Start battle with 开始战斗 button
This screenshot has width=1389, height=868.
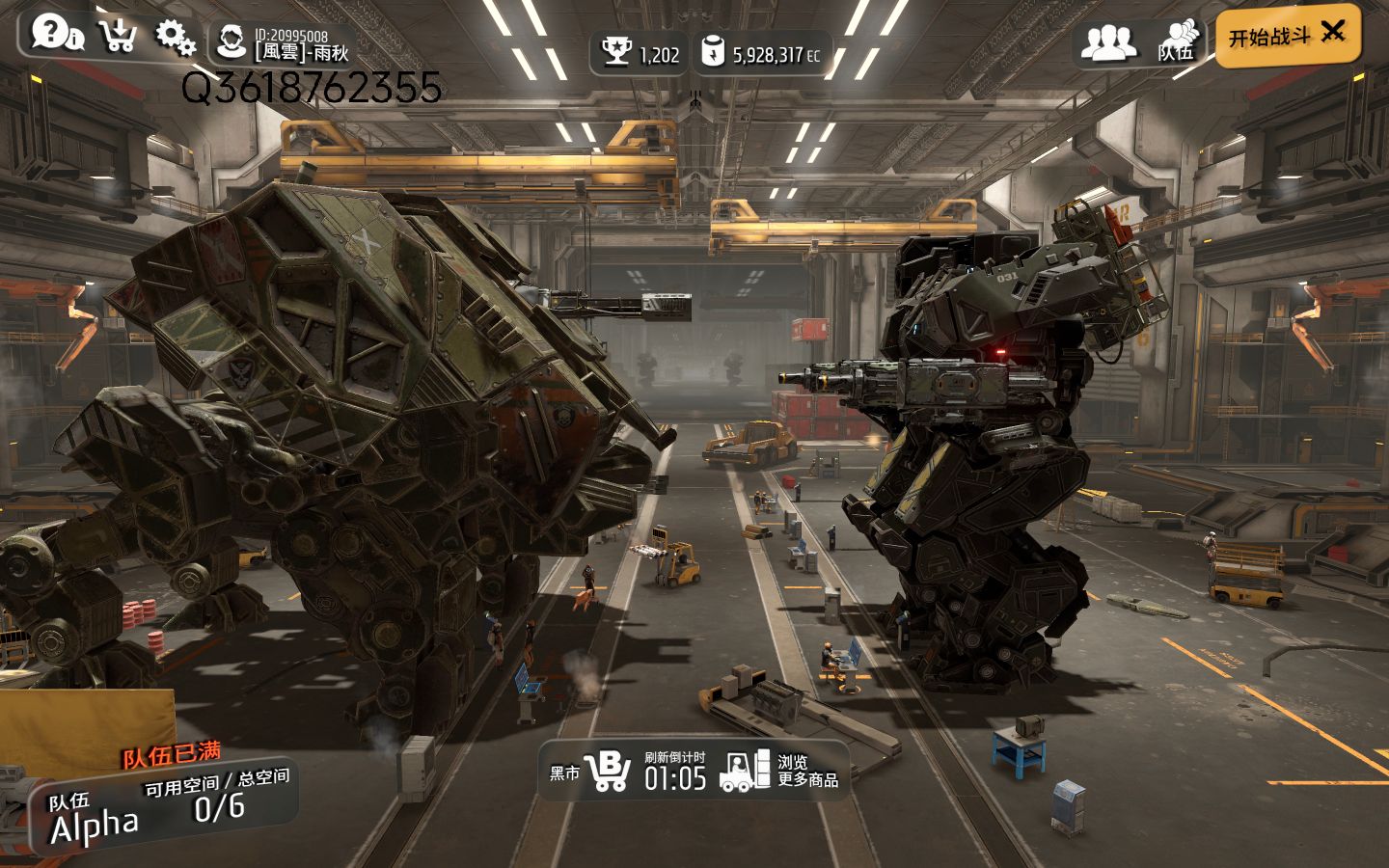point(1287,37)
